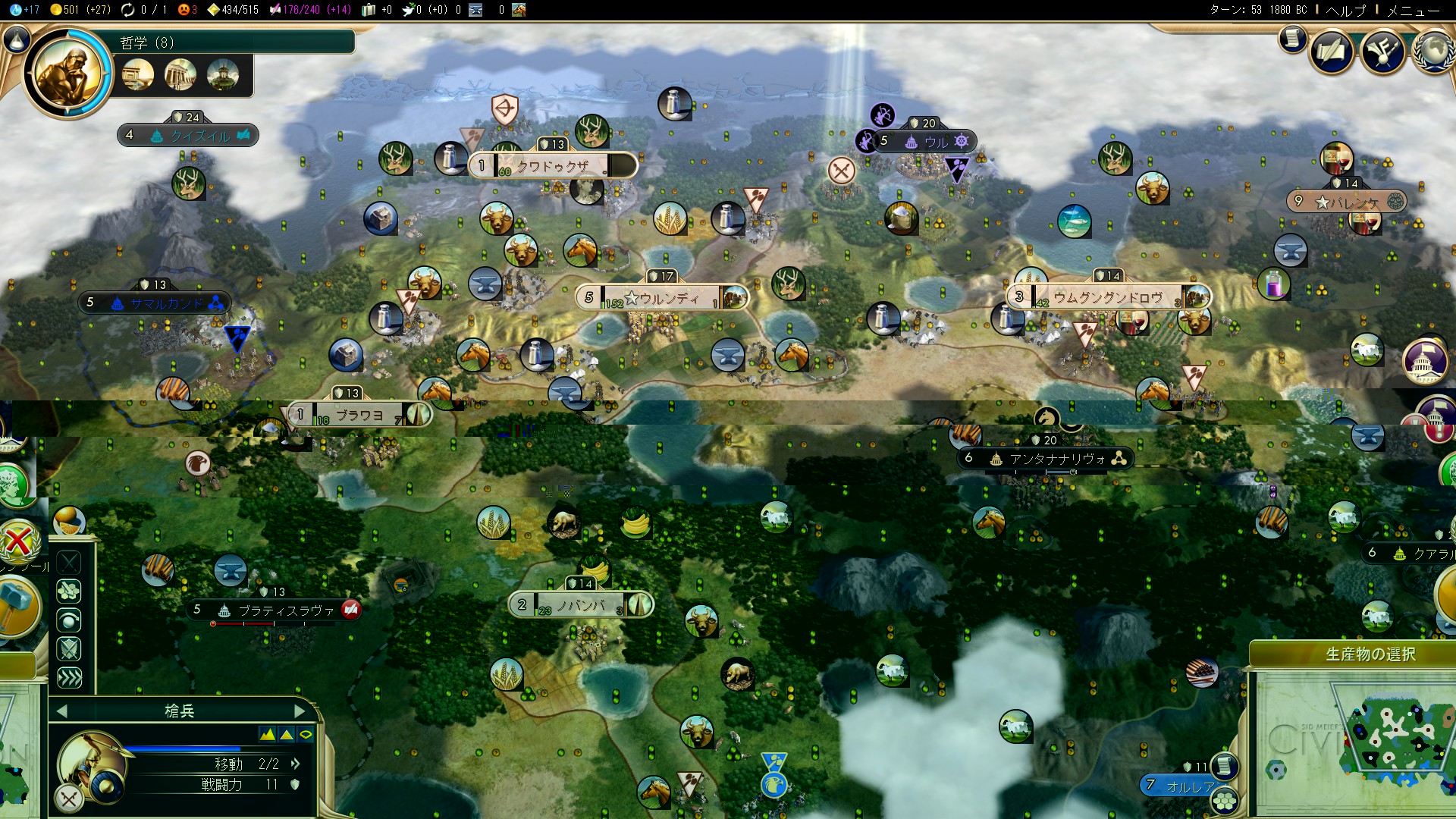Click the spearman unit portrait
The height and width of the screenshot is (819, 1456).
click(x=86, y=762)
